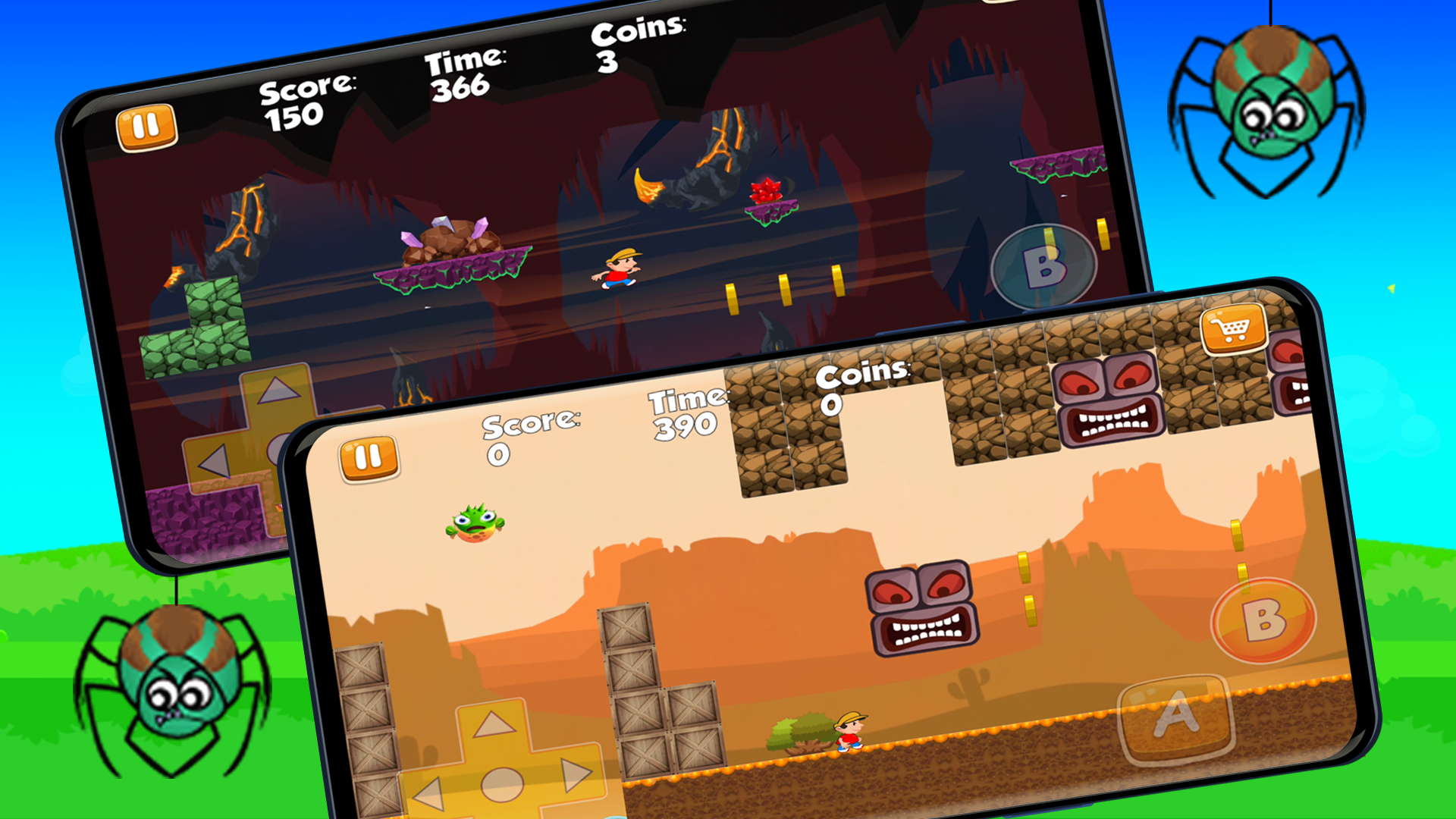
Task: Click the cave level D-pad left arrow
Action: pyautogui.click(x=213, y=461)
